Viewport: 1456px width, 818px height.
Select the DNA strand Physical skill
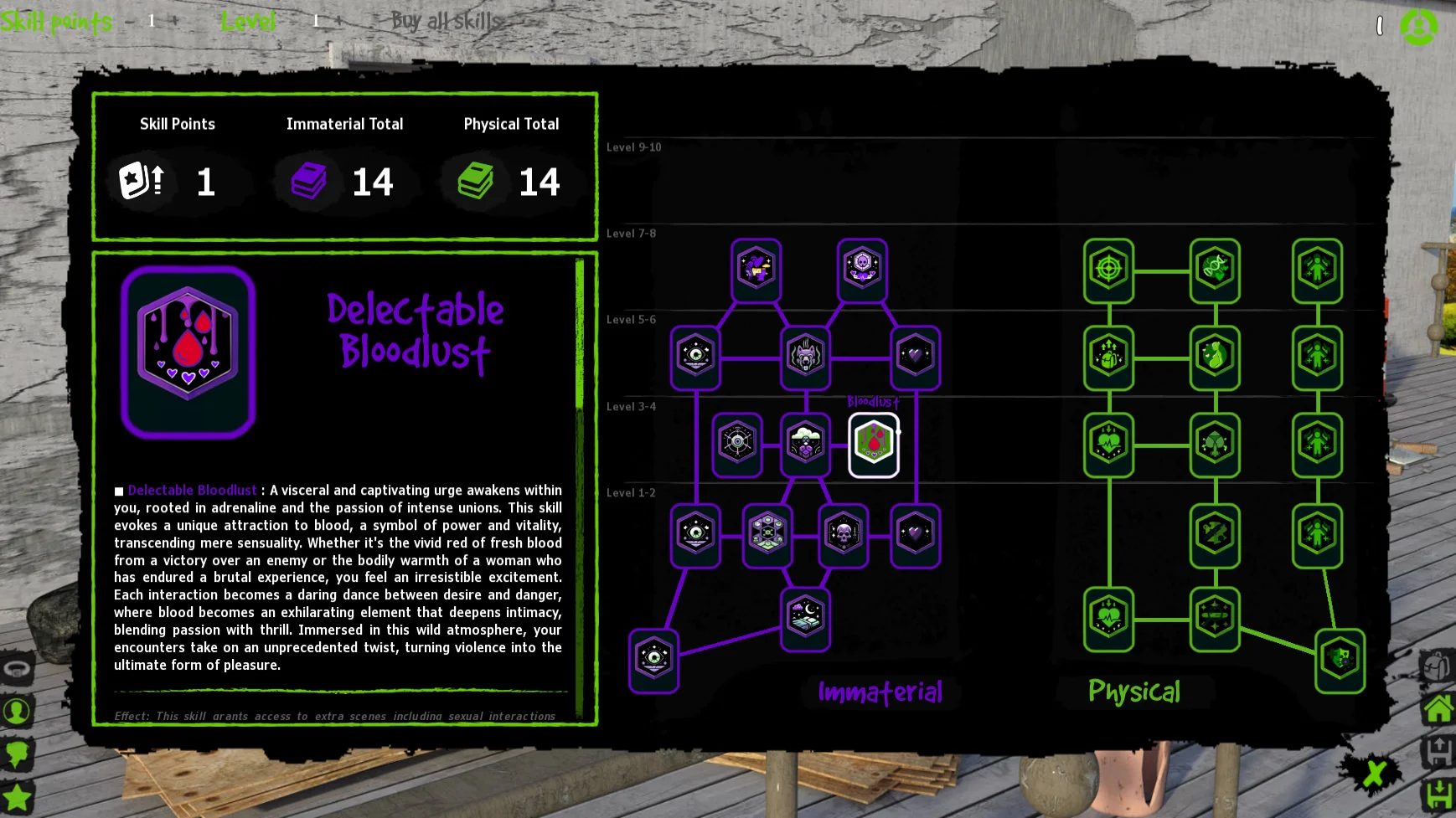[1215, 270]
